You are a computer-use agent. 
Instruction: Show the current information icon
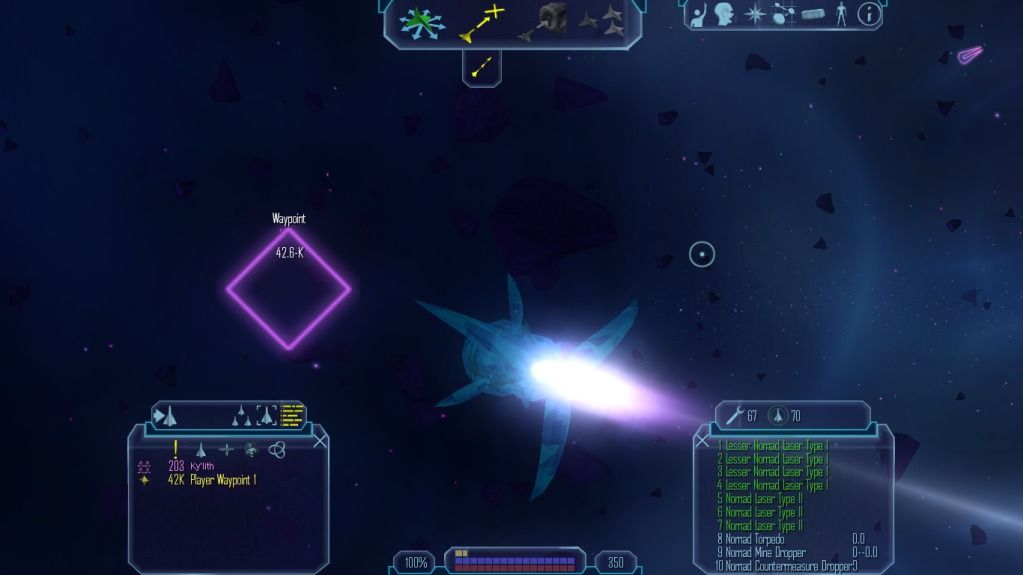pyautogui.click(x=870, y=14)
